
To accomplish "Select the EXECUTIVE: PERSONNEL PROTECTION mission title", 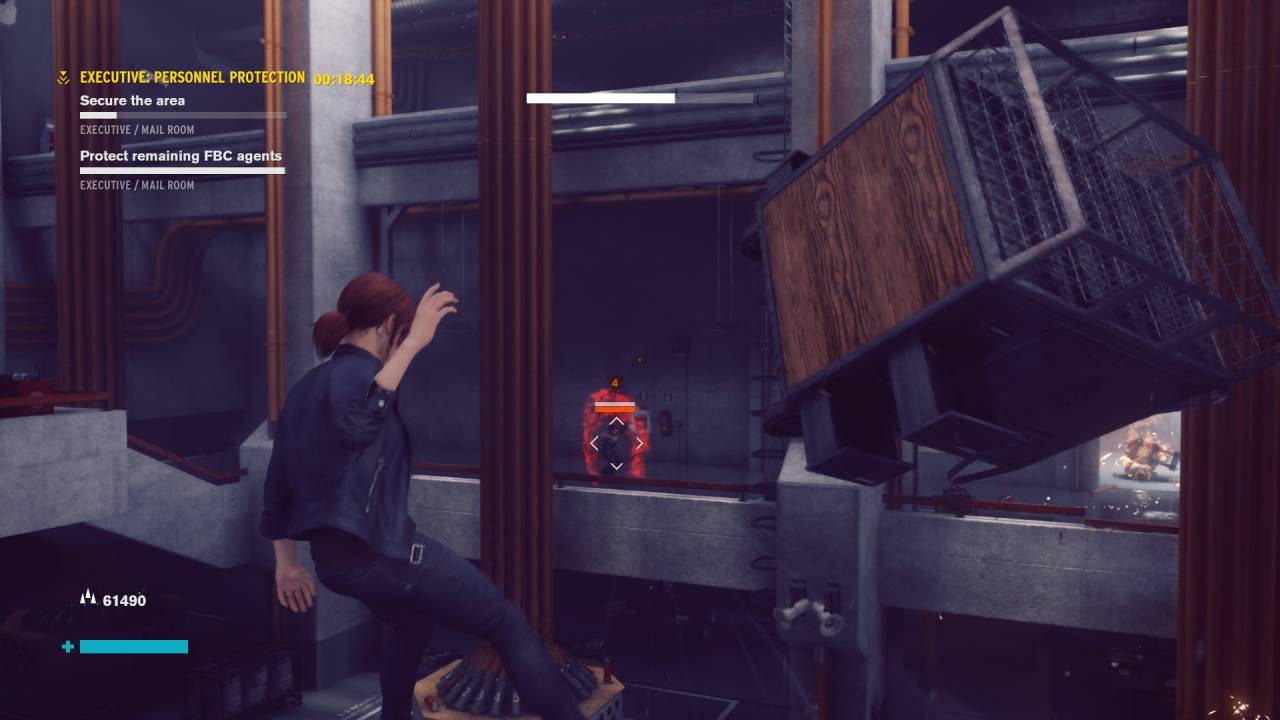I will (x=193, y=77).
